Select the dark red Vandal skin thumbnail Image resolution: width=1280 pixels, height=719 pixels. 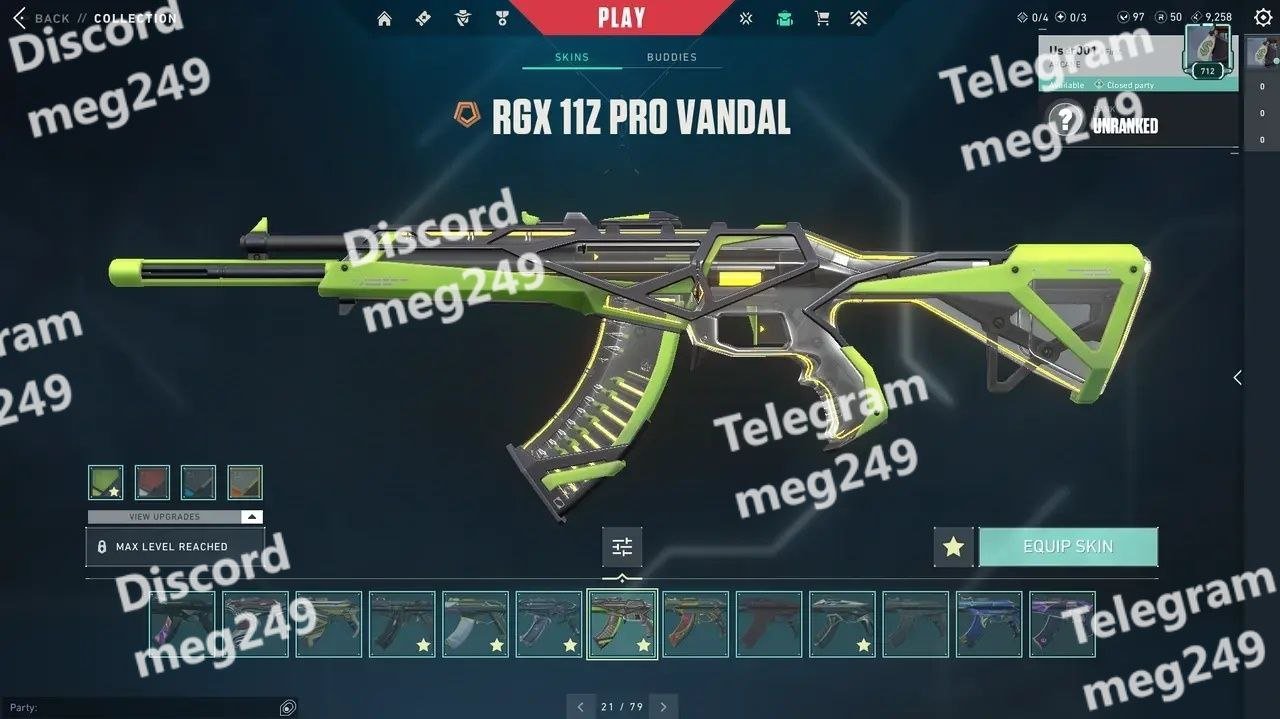click(x=769, y=624)
